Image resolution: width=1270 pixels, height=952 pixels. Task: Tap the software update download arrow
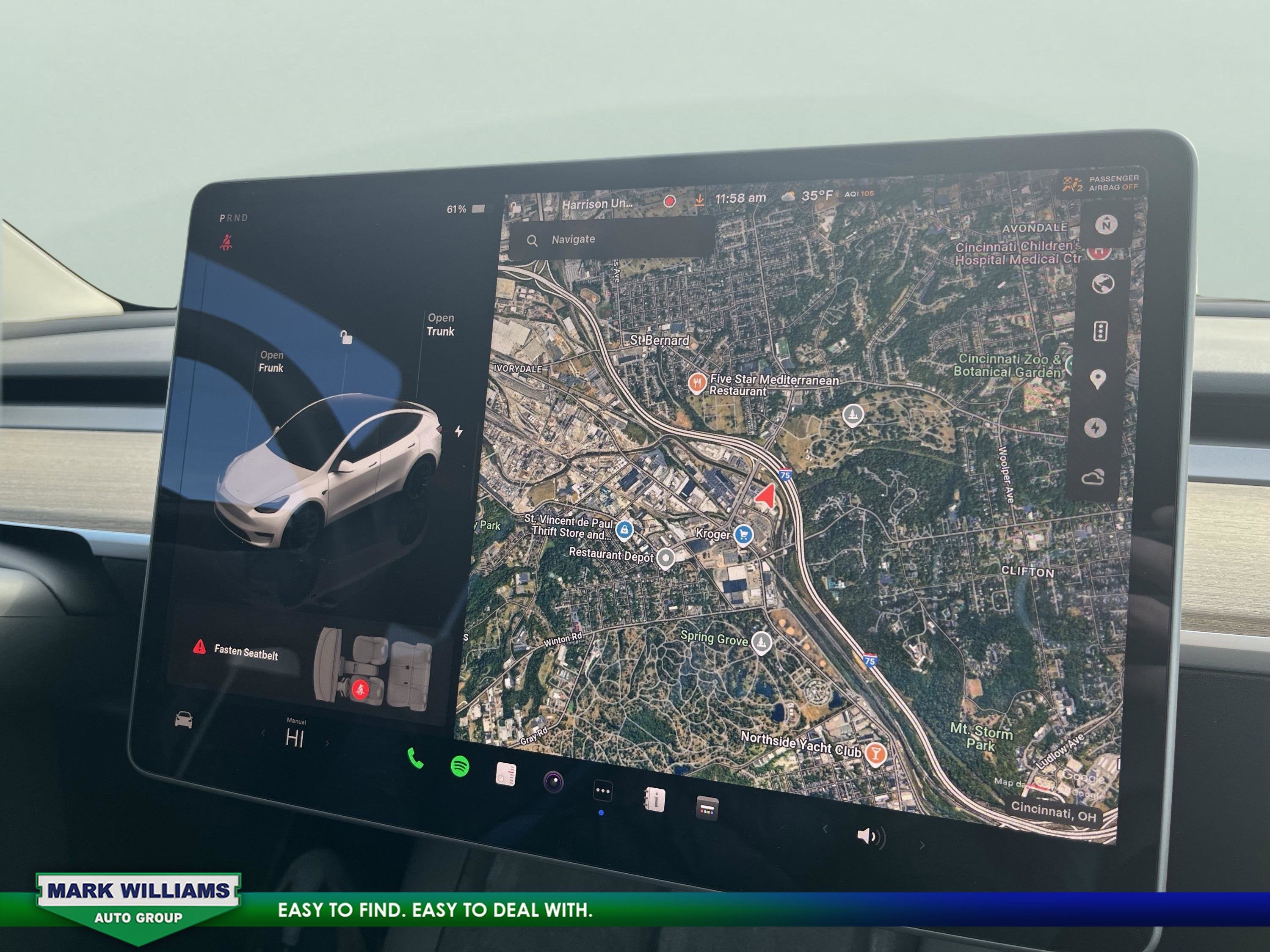pyautogui.click(x=701, y=201)
